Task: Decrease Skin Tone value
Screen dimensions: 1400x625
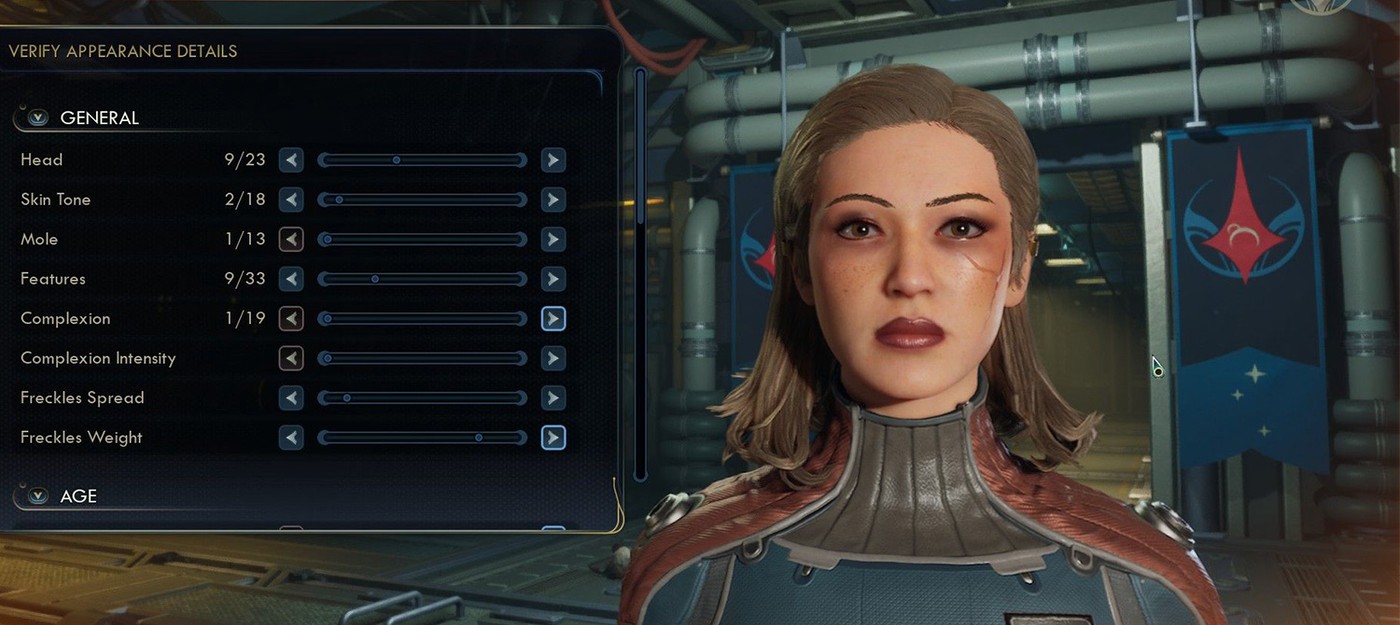Action: tap(291, 200)
